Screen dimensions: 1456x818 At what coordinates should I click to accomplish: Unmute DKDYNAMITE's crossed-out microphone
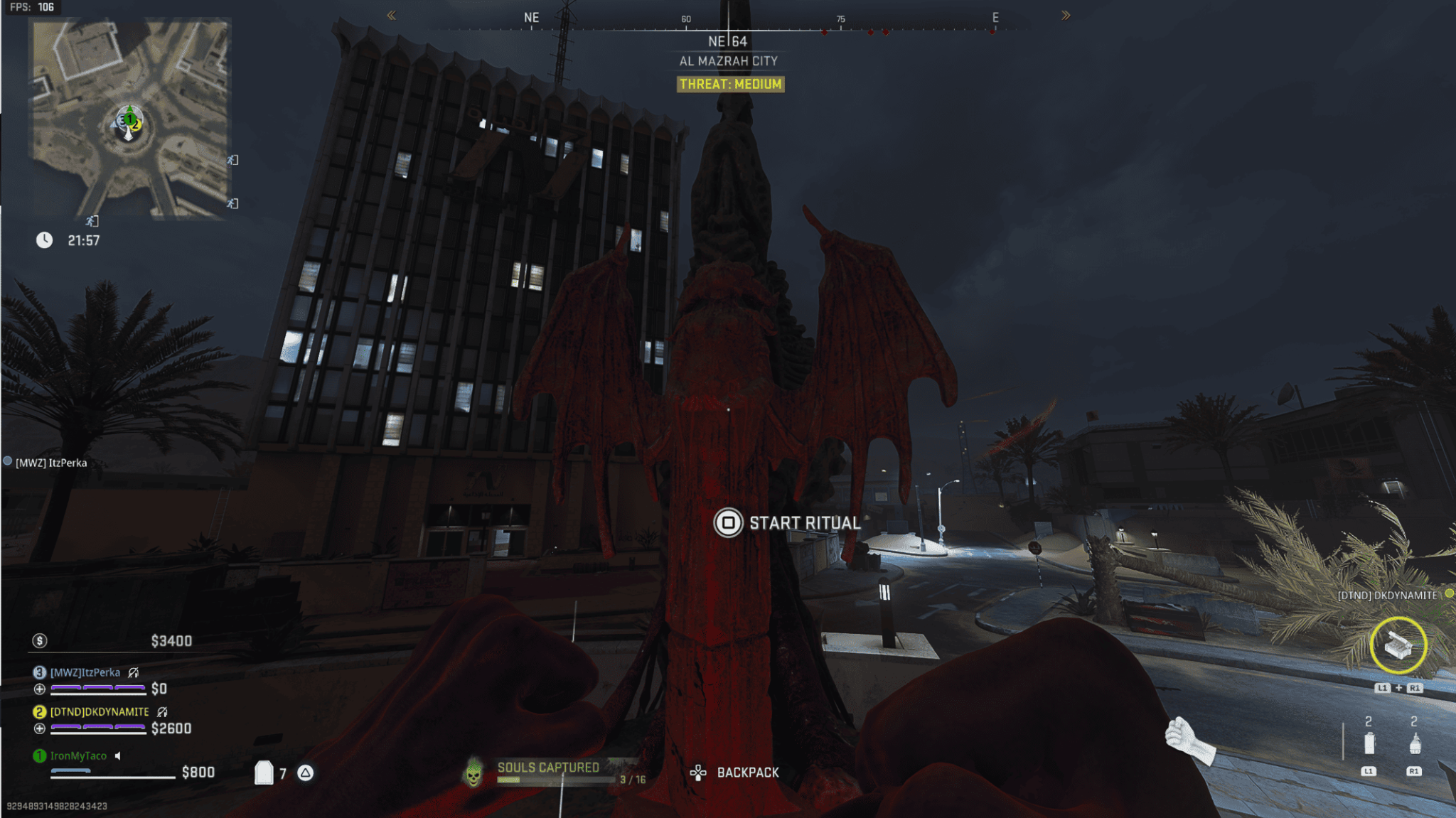pyautogui.click(x=162, y=712)
